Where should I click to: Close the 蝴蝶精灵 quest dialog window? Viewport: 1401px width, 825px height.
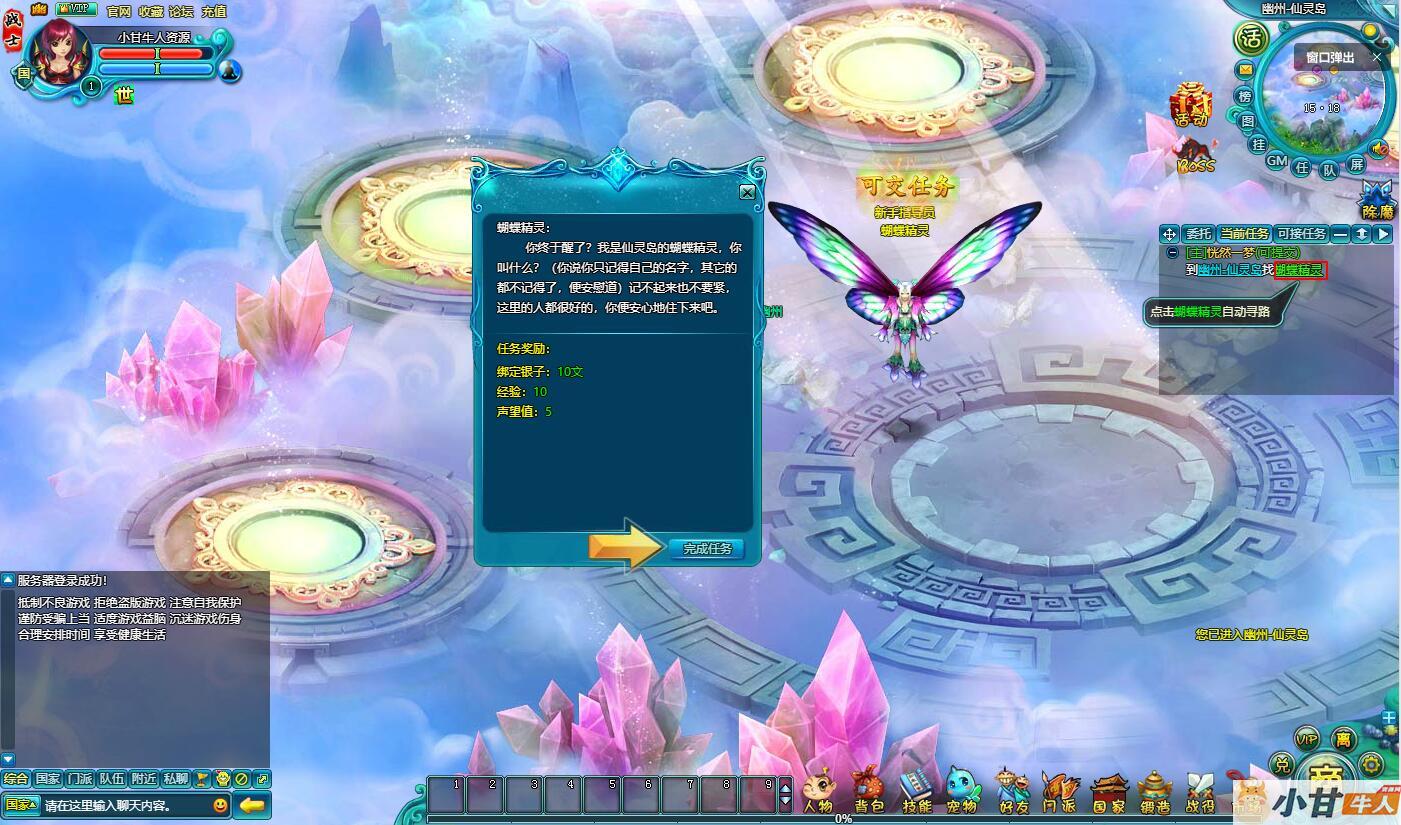(x=747, y=192)
